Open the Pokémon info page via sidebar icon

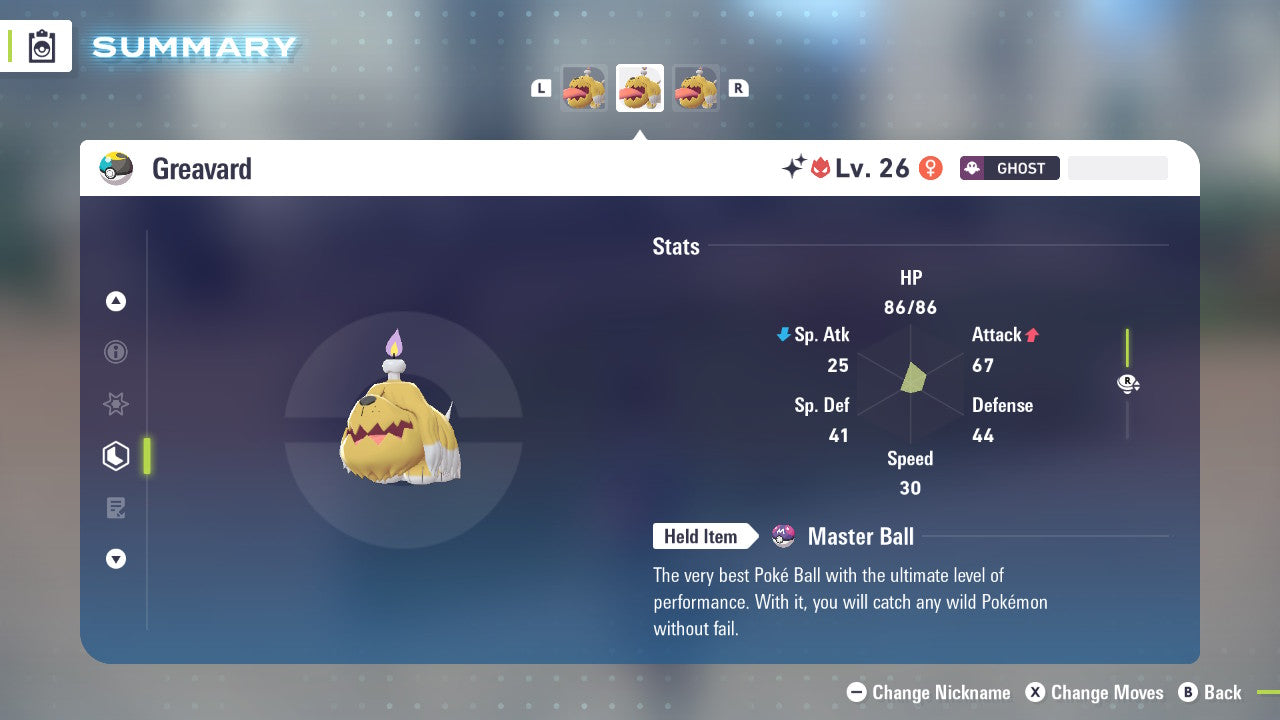(116, 353)
